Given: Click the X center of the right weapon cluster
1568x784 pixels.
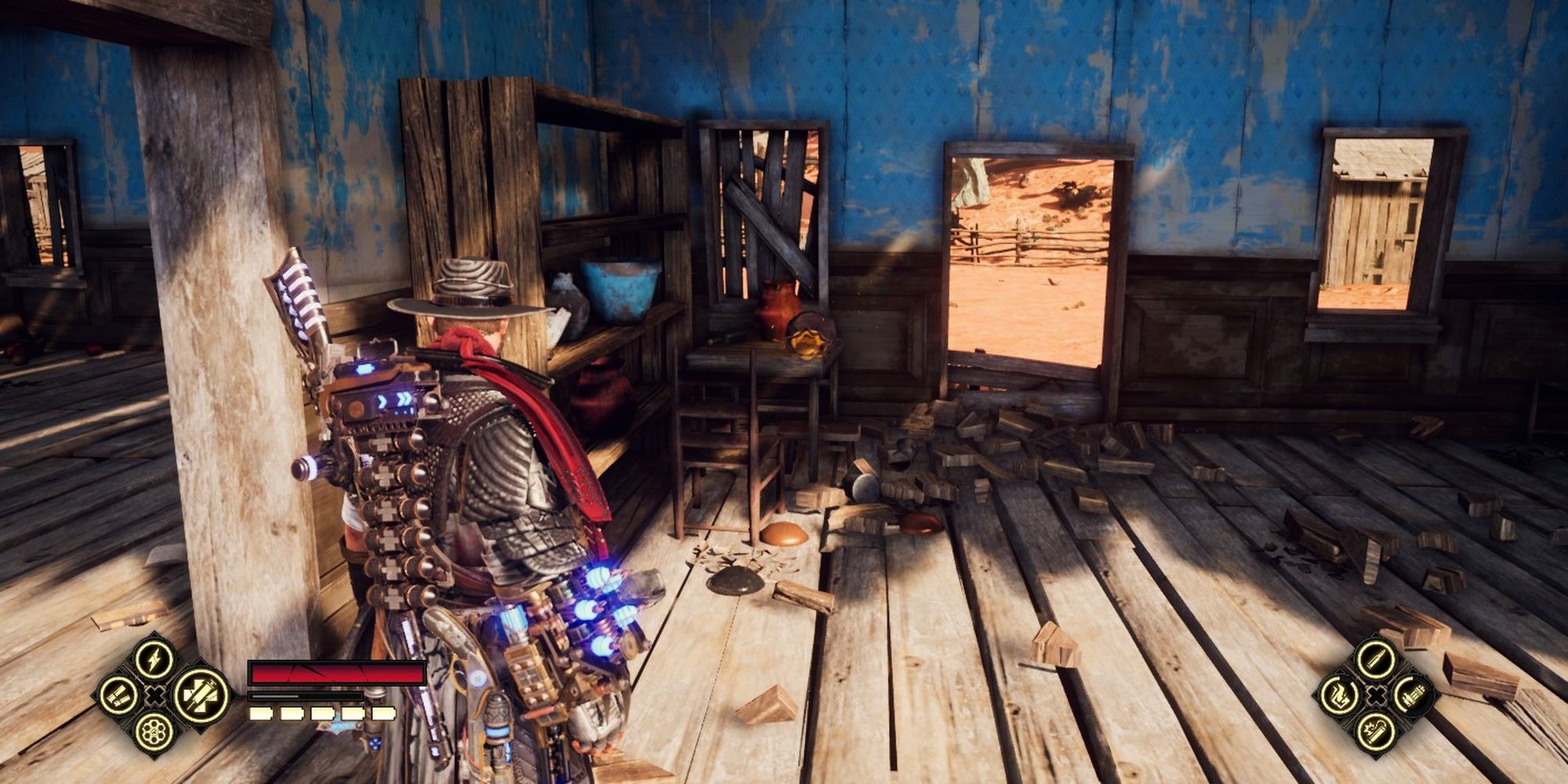Looking at the screenshot, I should 1375,695.
